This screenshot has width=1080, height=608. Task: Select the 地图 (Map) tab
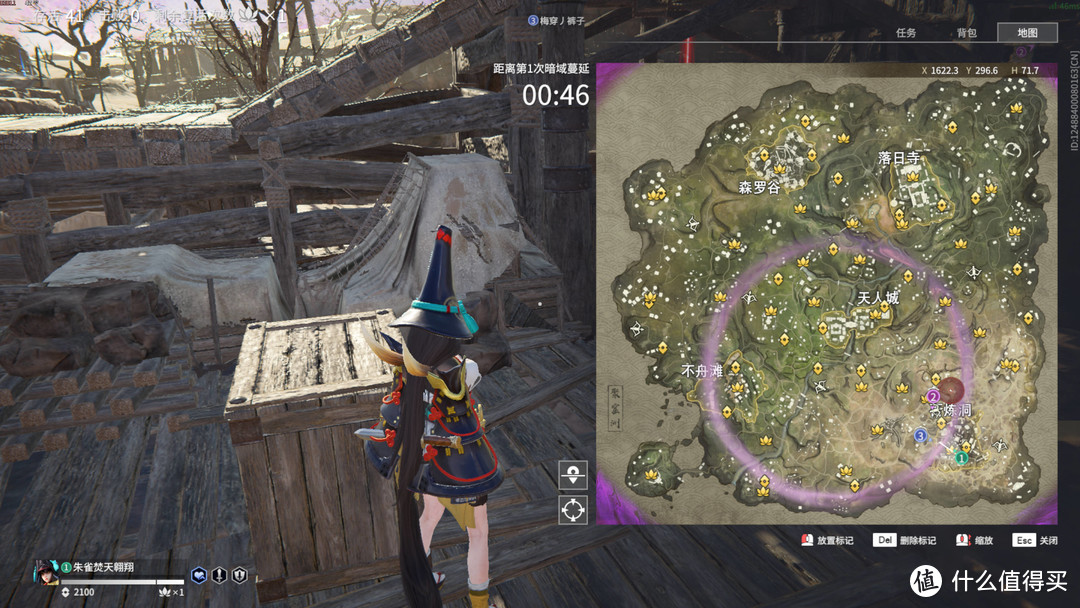[1027, 33]
